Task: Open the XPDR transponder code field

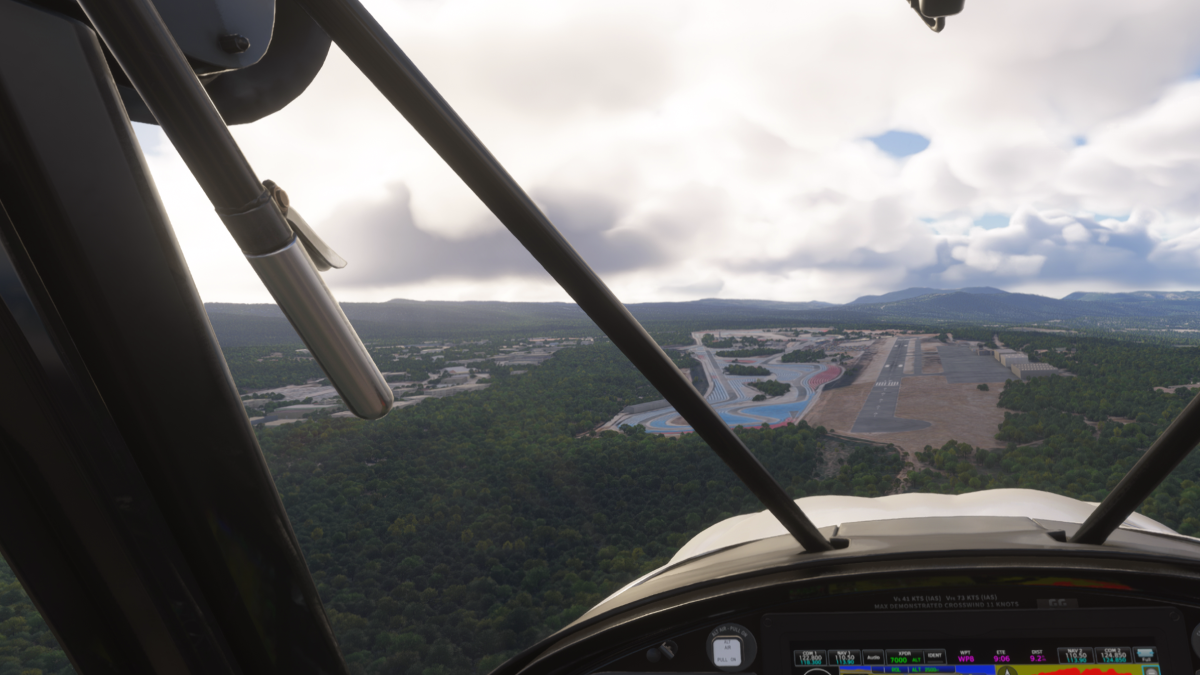Action: pos(904,657)
